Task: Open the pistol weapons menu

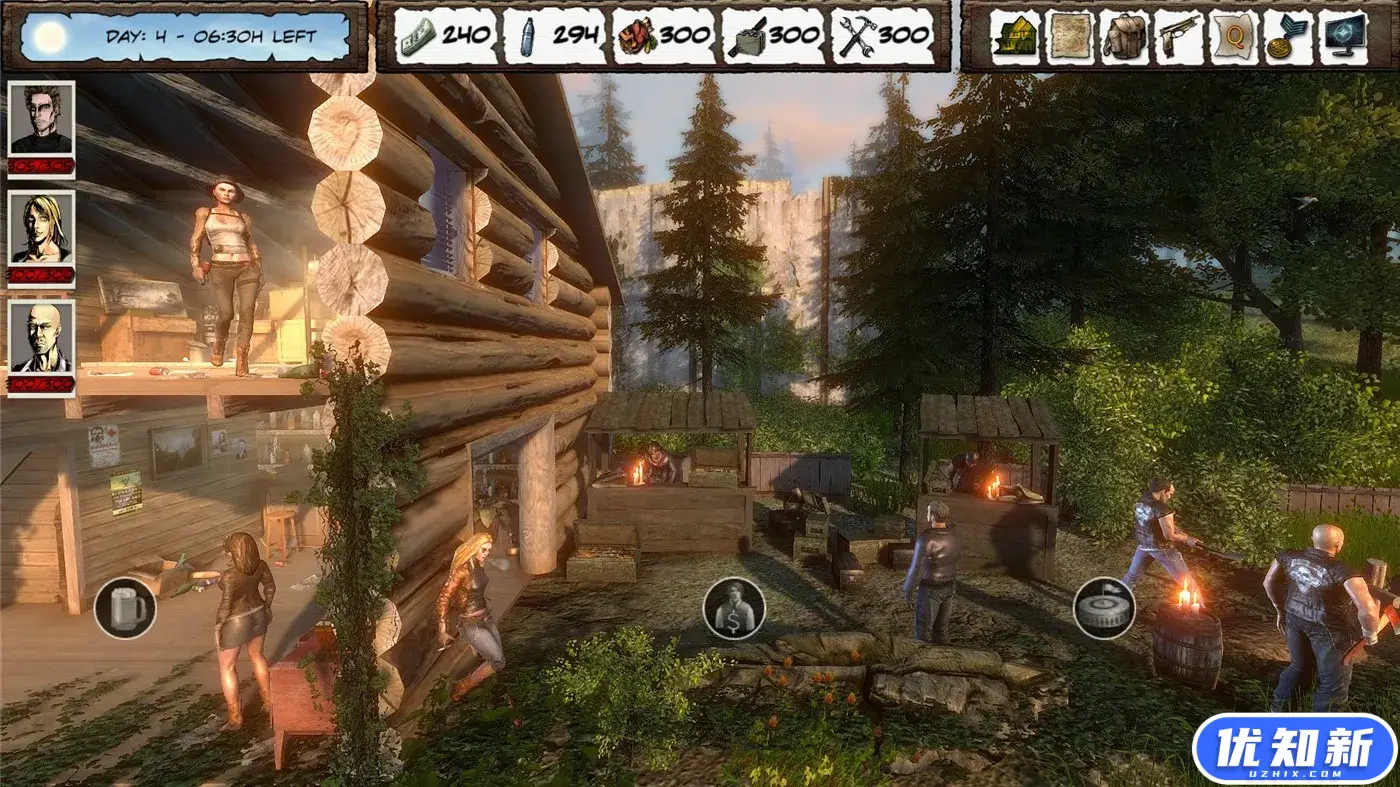Action: [1179, 37]
